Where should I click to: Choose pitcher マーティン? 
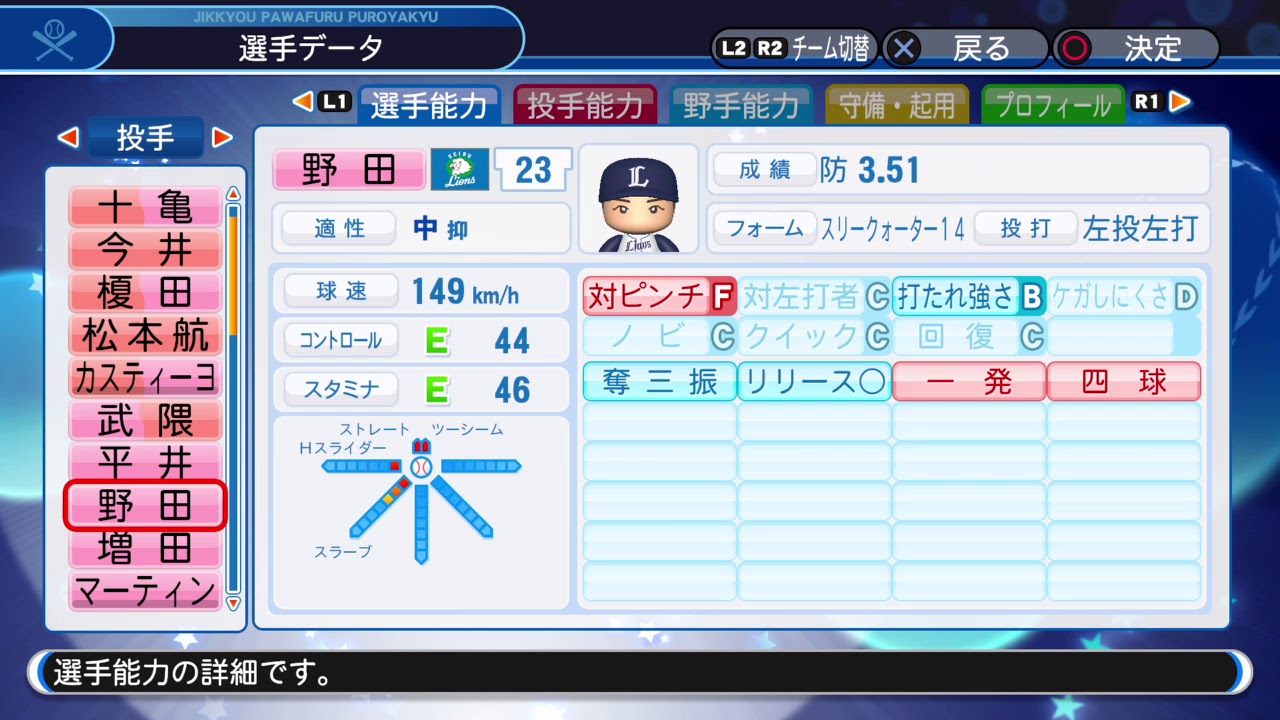point(145,591)
